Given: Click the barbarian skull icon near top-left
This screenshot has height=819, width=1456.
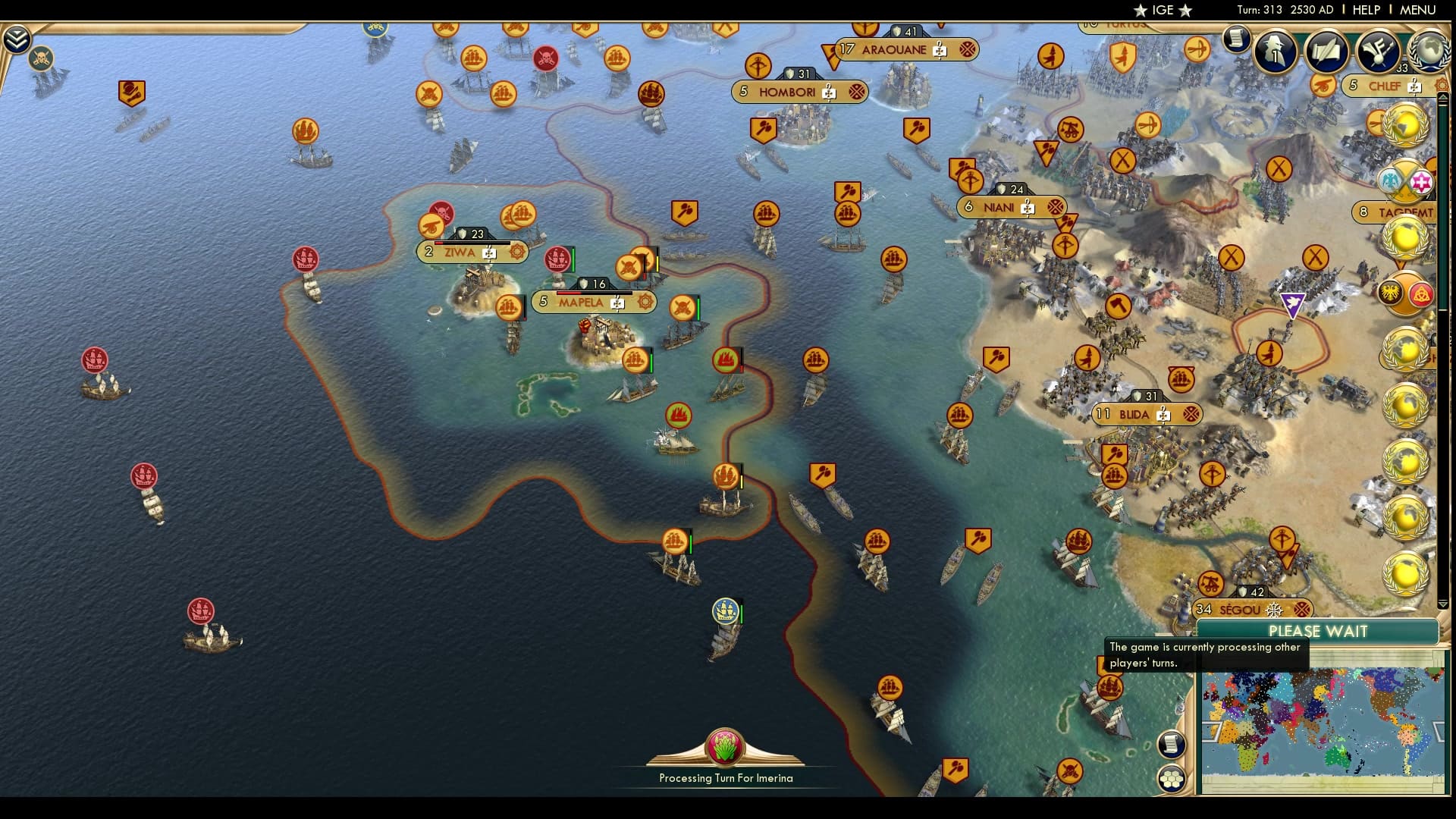Looking at the screenshot, I should click(x=40, y=58).
